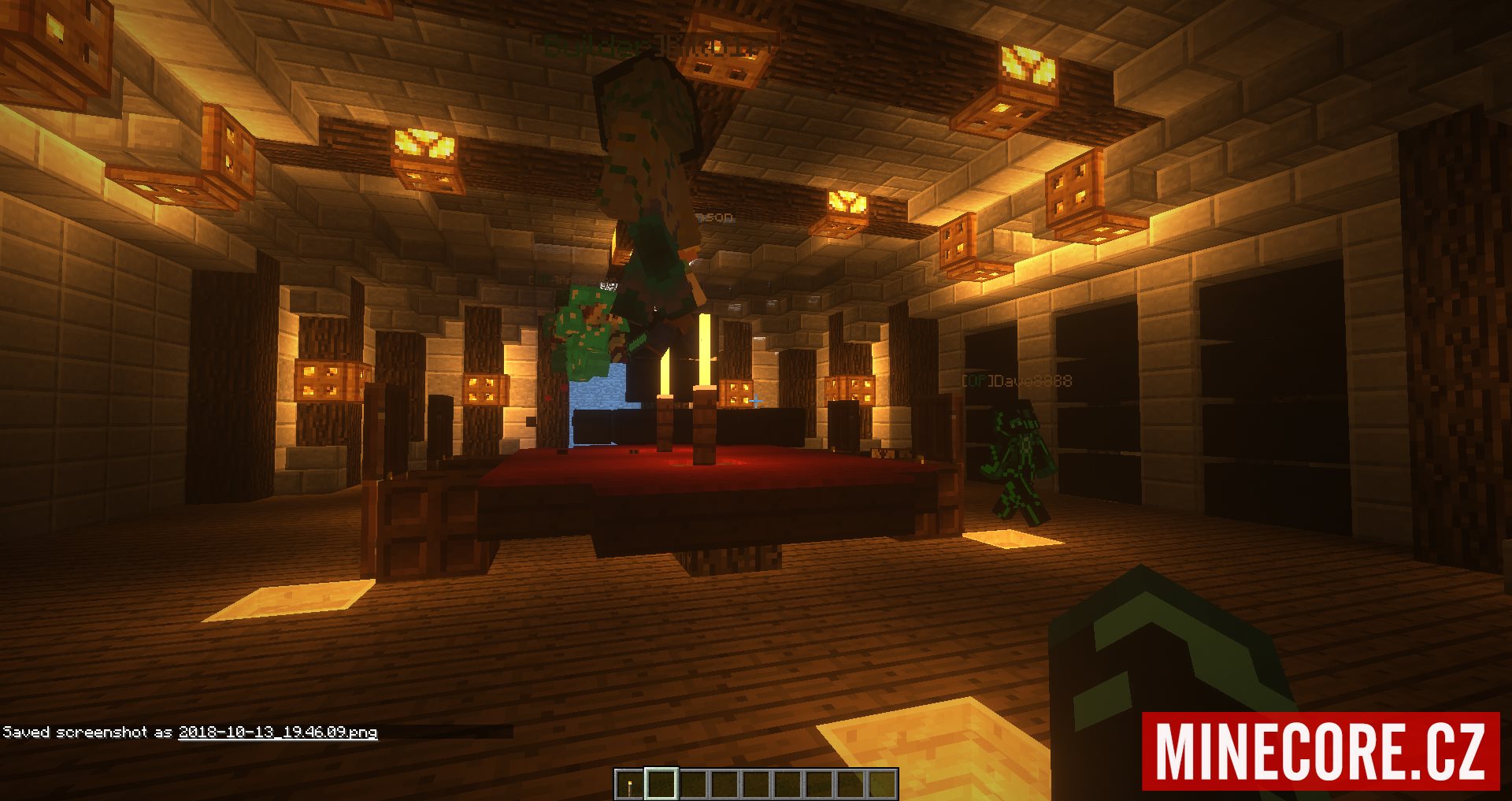Open the saved screenshot filename link

(x=277, y=732)
